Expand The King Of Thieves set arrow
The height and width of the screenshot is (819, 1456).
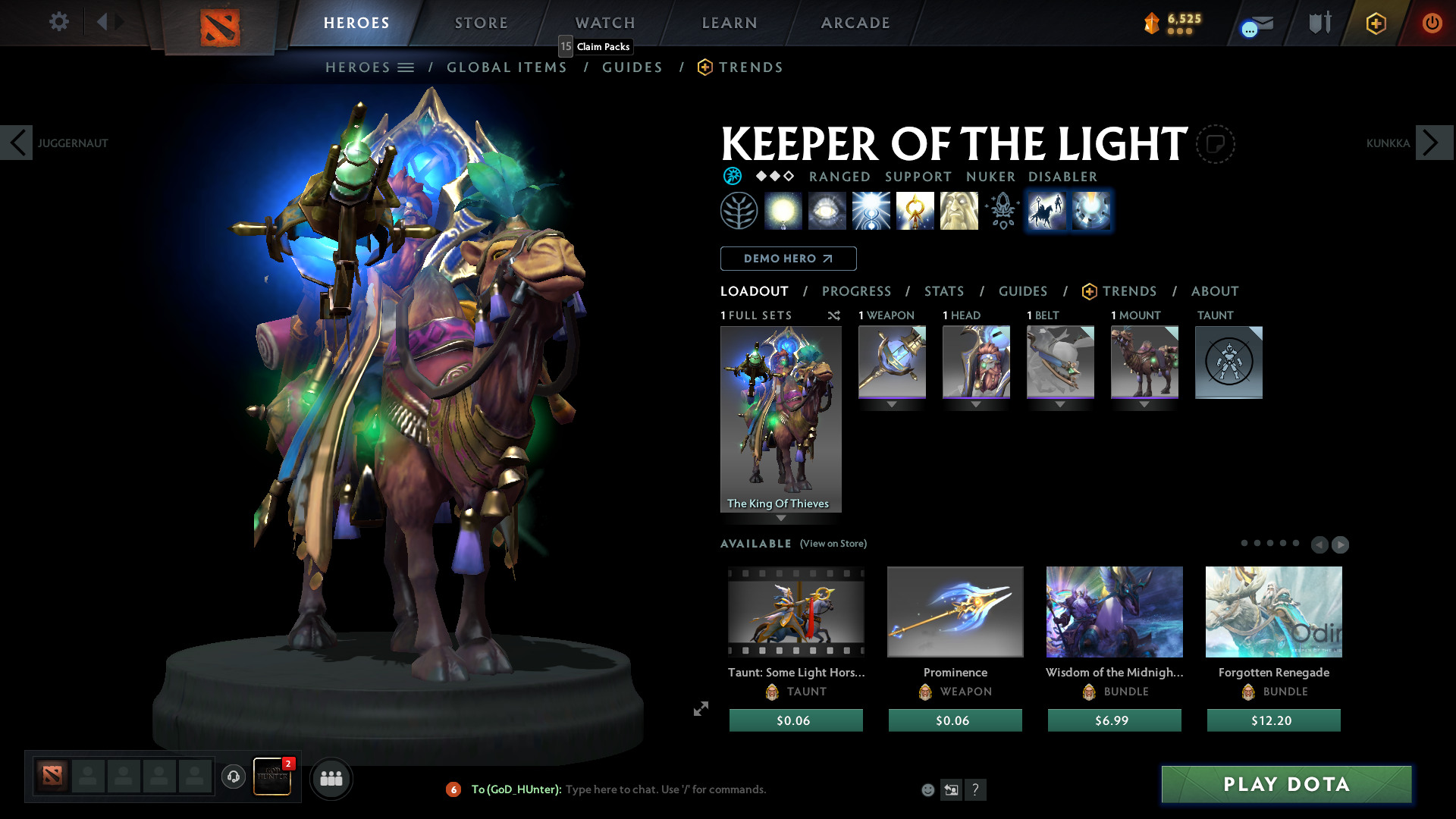click(x=780, y=516)
